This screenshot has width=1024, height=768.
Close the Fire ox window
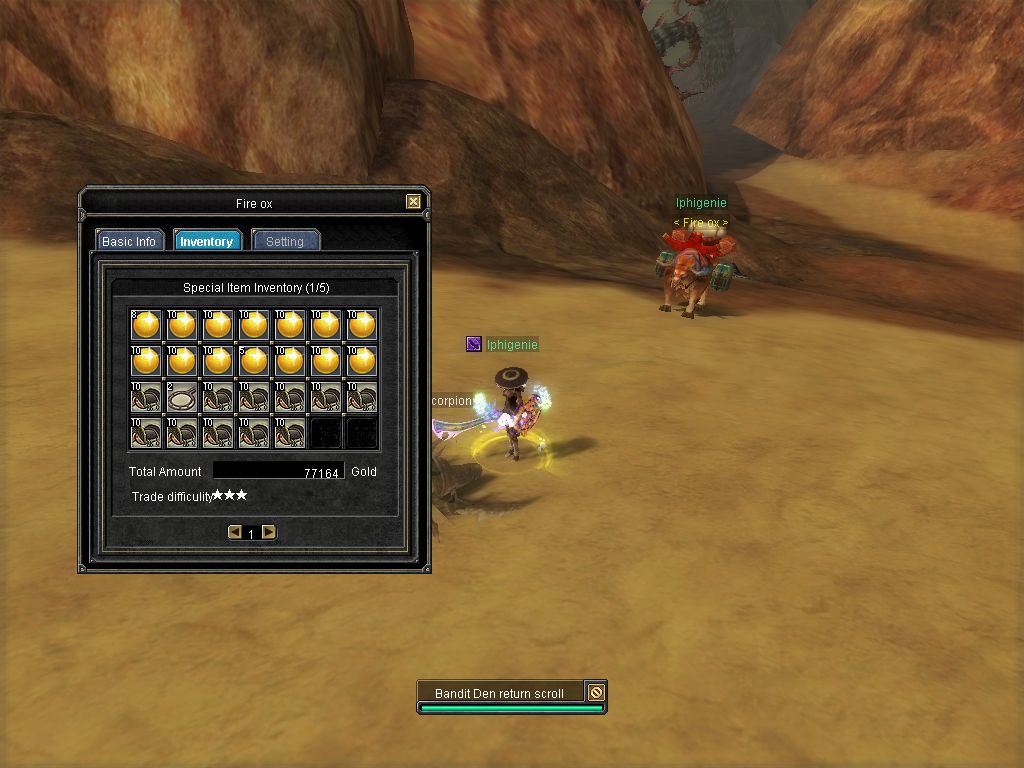(x=413, y=202)
